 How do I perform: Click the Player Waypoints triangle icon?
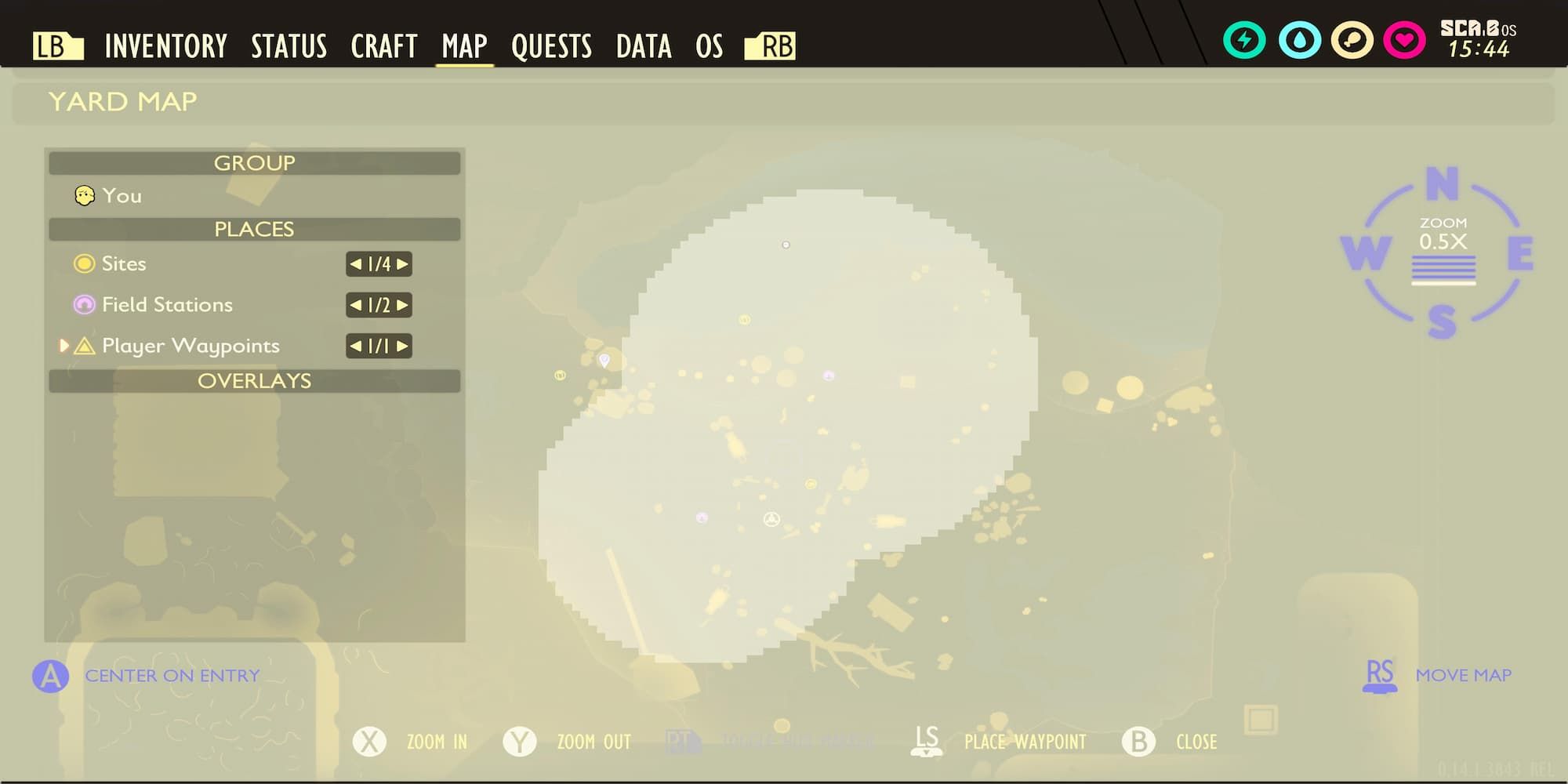coord(85,346)
